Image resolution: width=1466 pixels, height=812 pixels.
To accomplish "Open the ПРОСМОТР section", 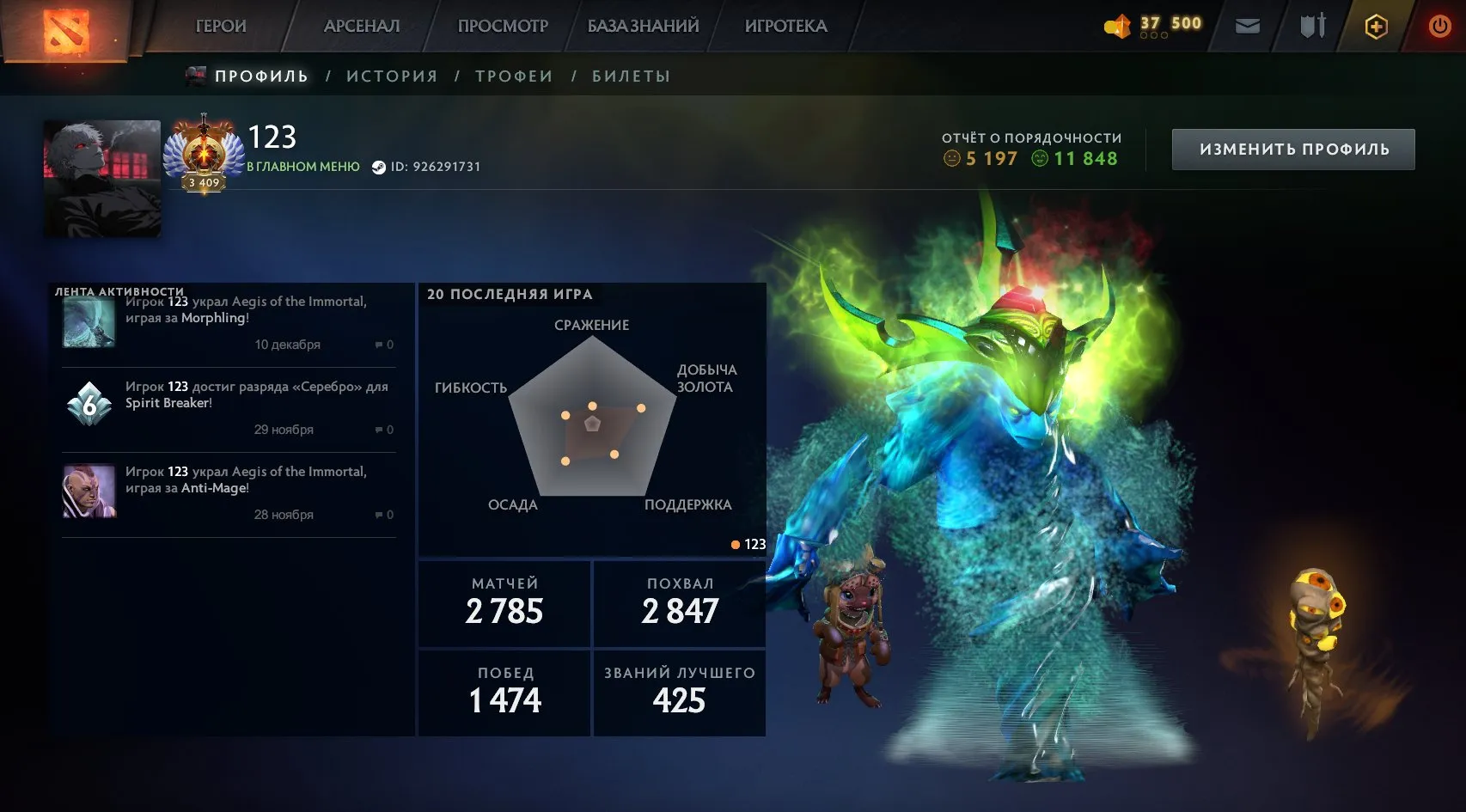I will 504,26.
